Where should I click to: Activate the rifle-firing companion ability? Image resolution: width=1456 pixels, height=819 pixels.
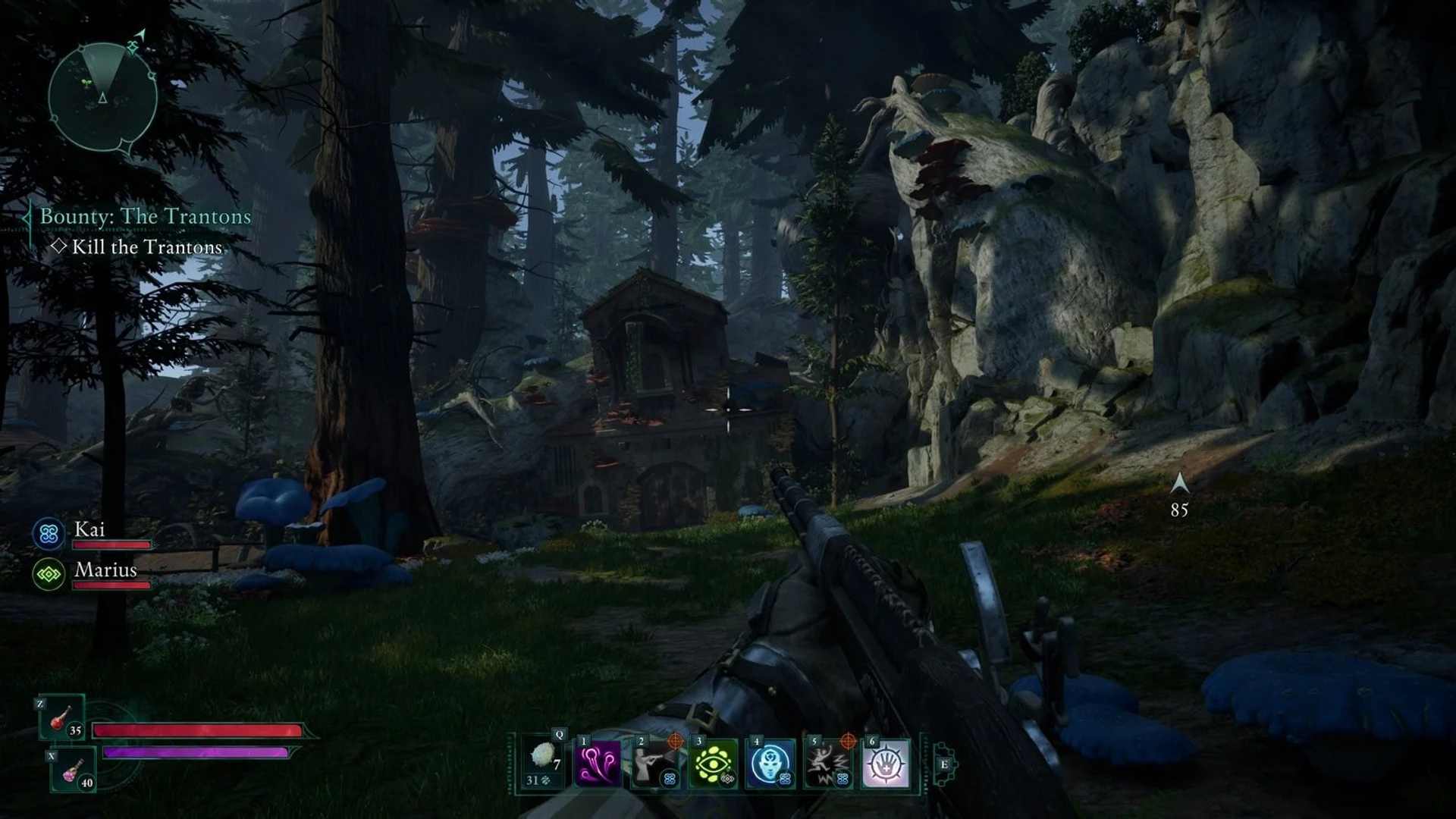[x=655, y=763]
